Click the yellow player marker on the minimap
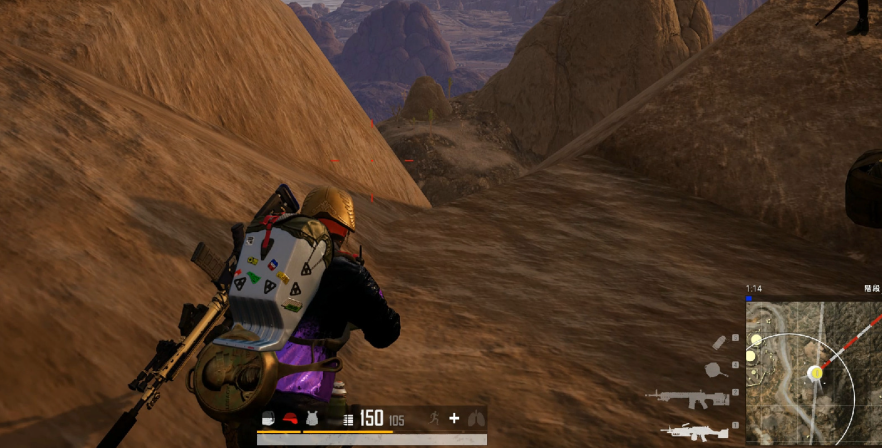882x448 pixels. pos(815,373)
